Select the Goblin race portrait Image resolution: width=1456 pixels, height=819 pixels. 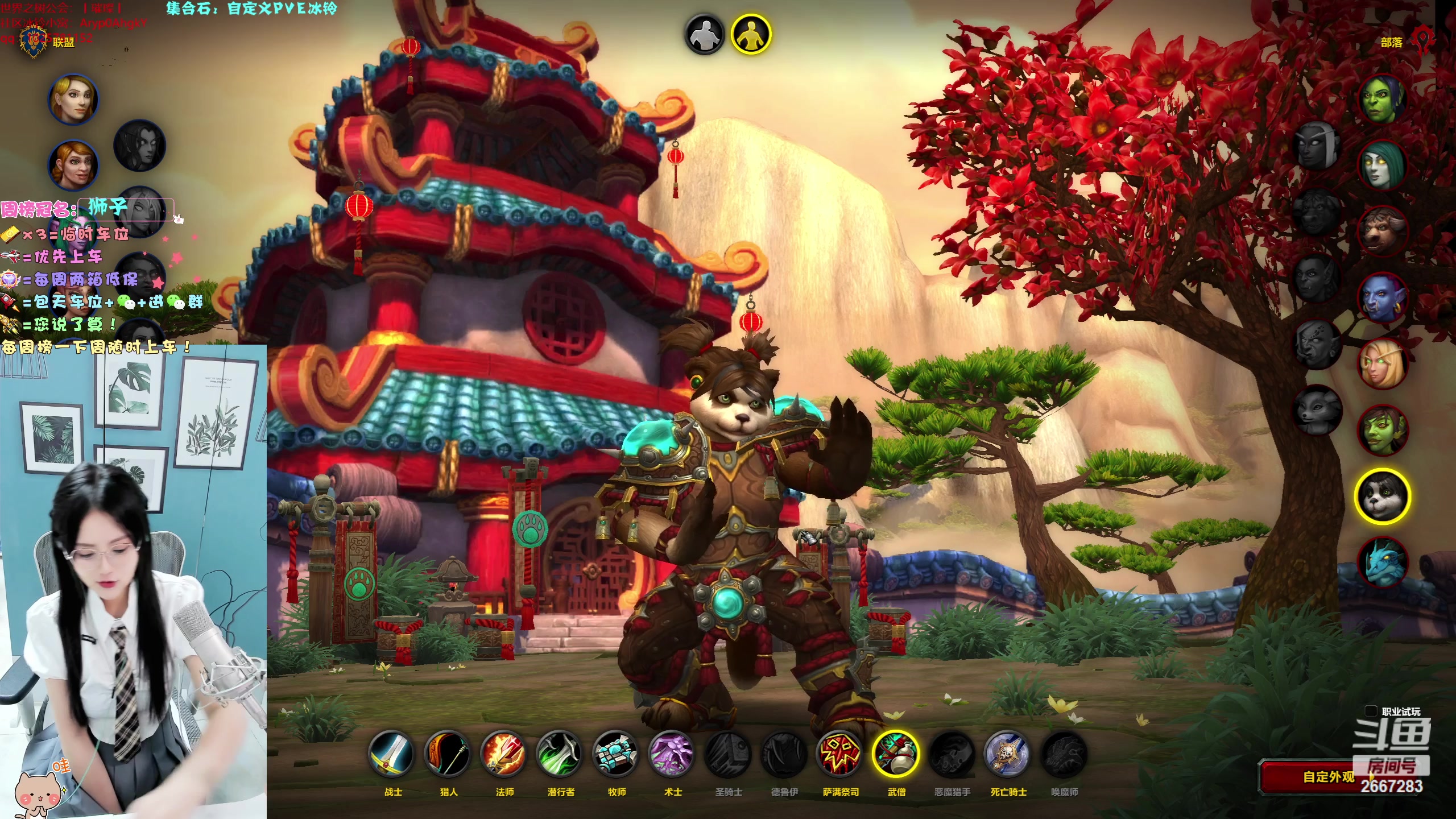point(1382,430)
